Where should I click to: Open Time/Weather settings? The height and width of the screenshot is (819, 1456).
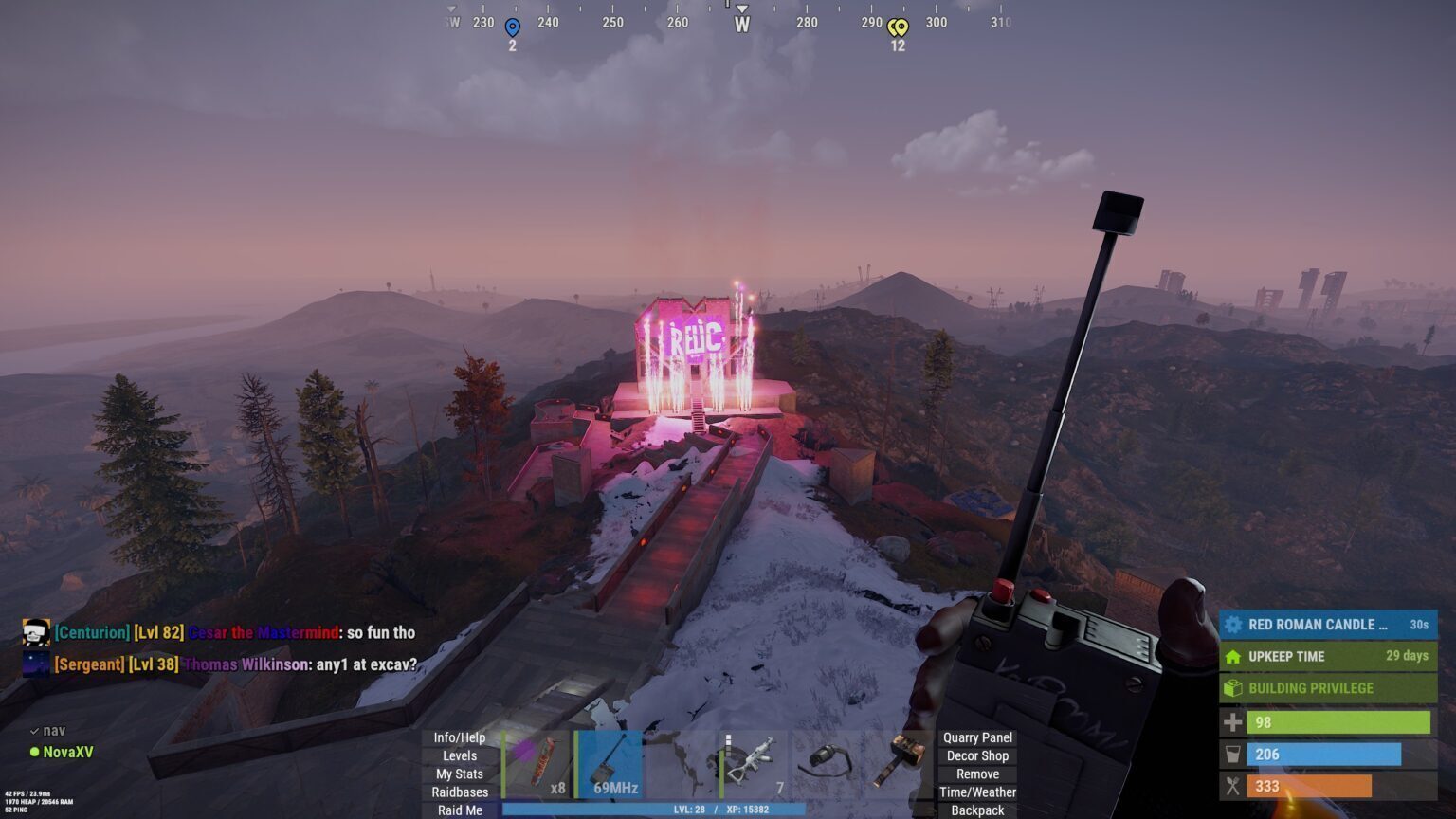pyautogui.click(x=977, y=792)
